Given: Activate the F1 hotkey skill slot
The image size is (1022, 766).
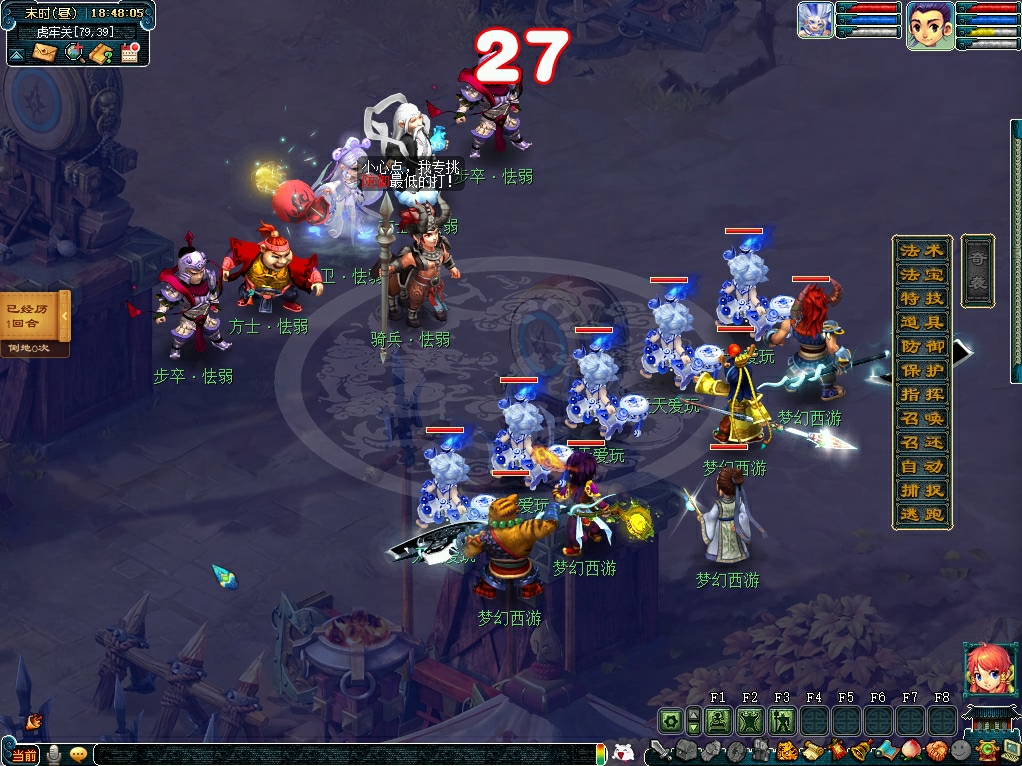Looking at the screenshot, I should click(x=718, y=720).
